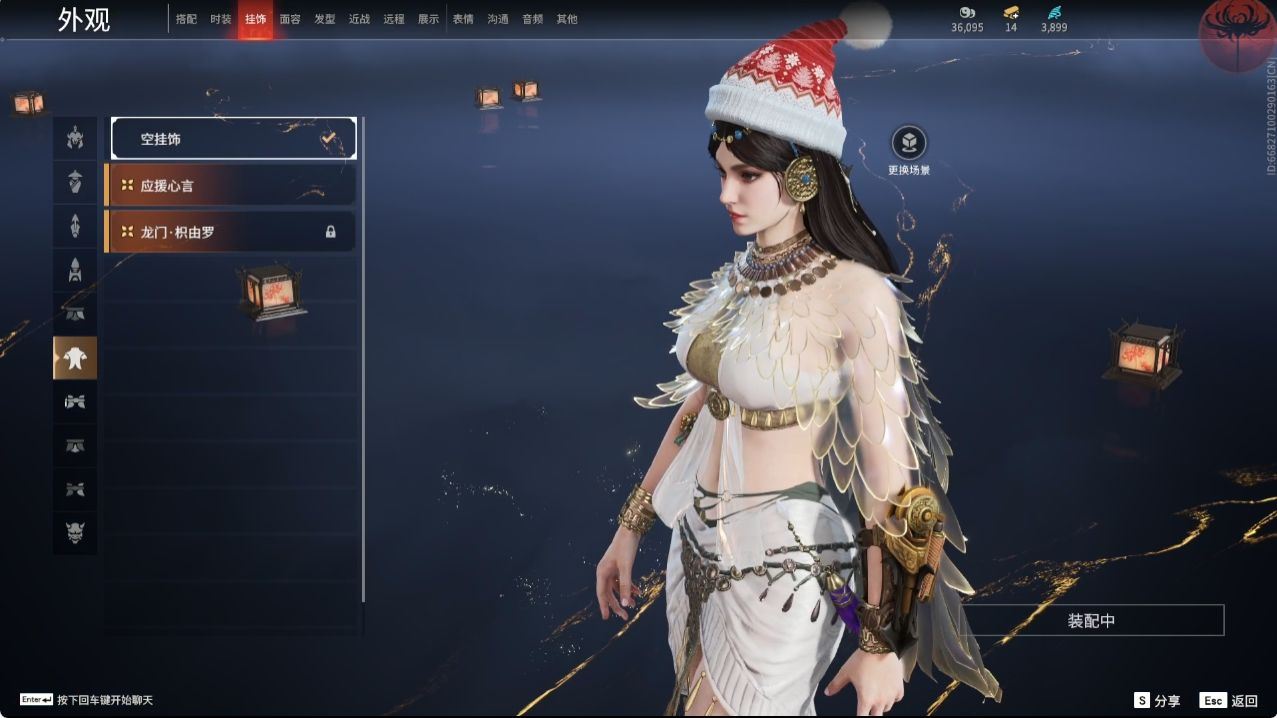
Task: Select the 空挂饰 empty ornament entry
Action: 233,139
